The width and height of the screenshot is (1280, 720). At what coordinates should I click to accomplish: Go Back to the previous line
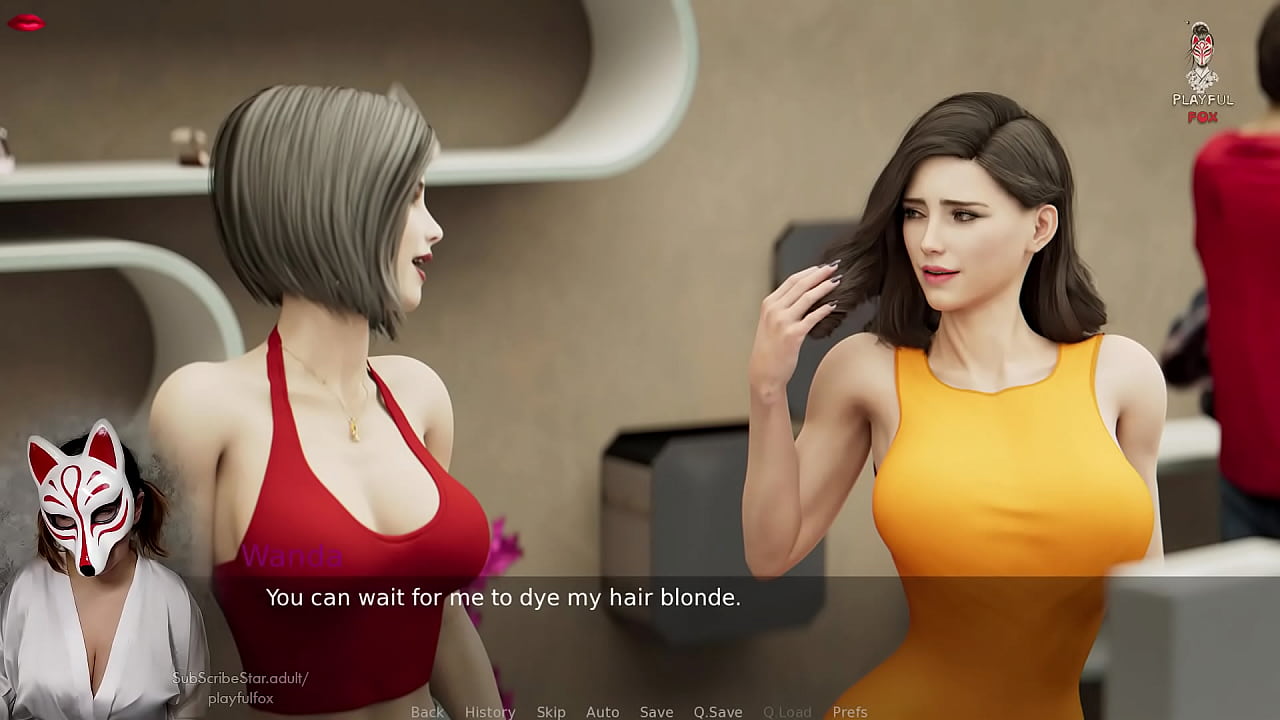[427, 712]
